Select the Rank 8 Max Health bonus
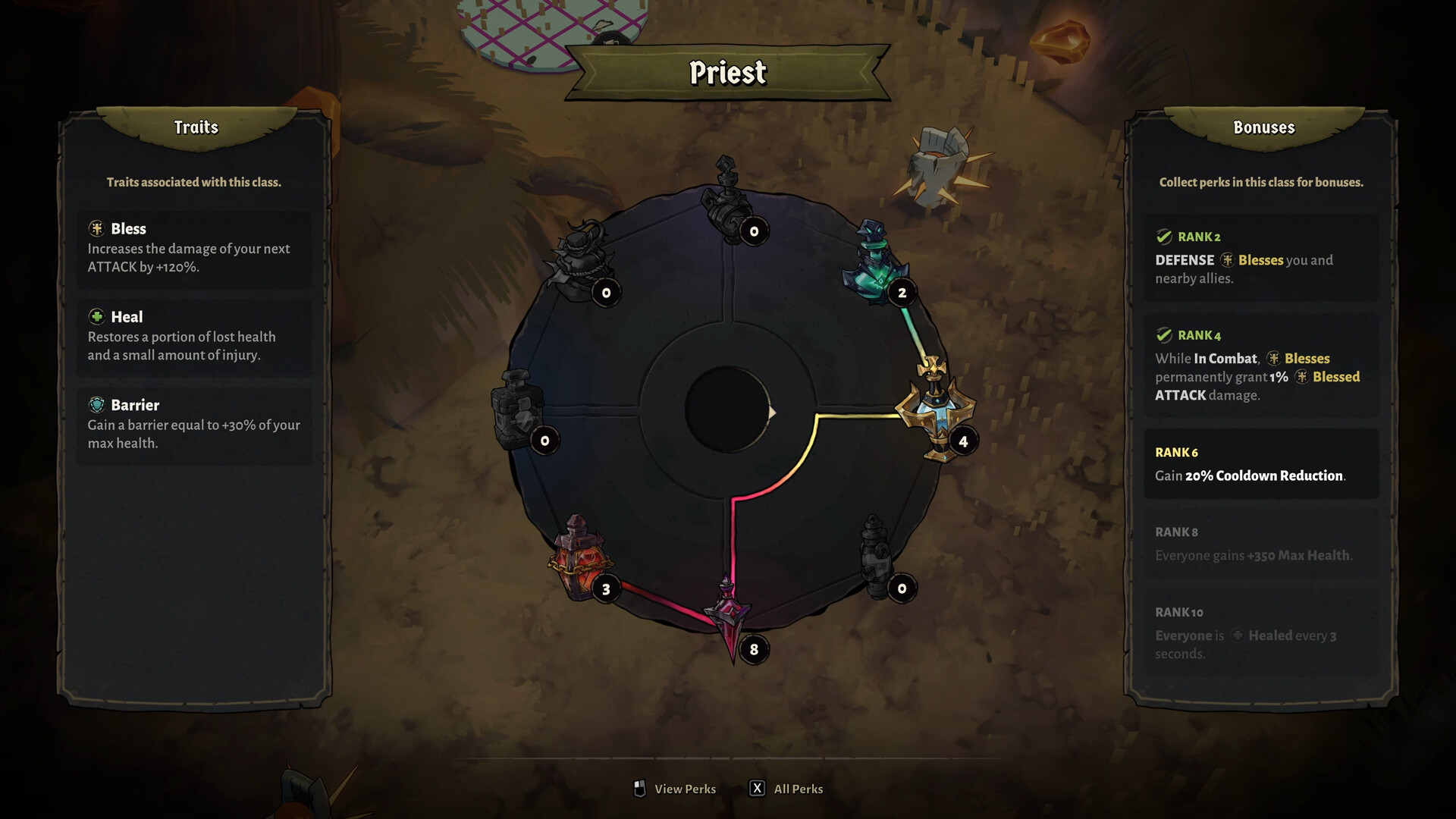The width and height of the screenshot is (1456, 819). pyautogui.click(x=1261, y=544)
